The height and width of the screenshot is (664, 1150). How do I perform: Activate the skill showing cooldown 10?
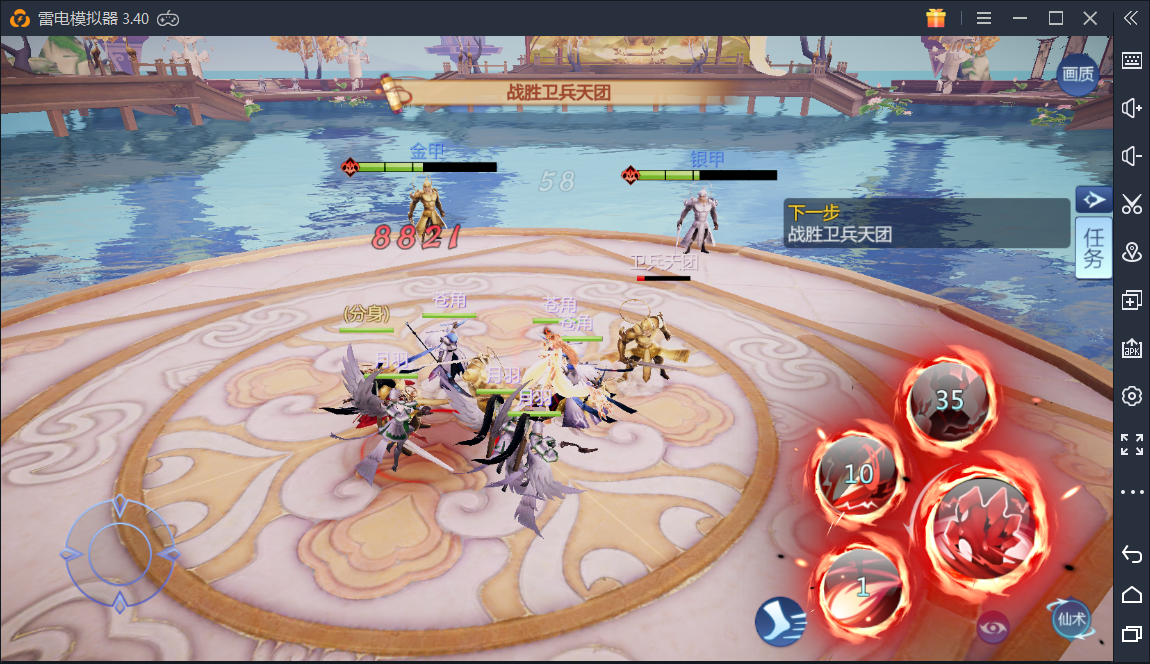[859, 475]
